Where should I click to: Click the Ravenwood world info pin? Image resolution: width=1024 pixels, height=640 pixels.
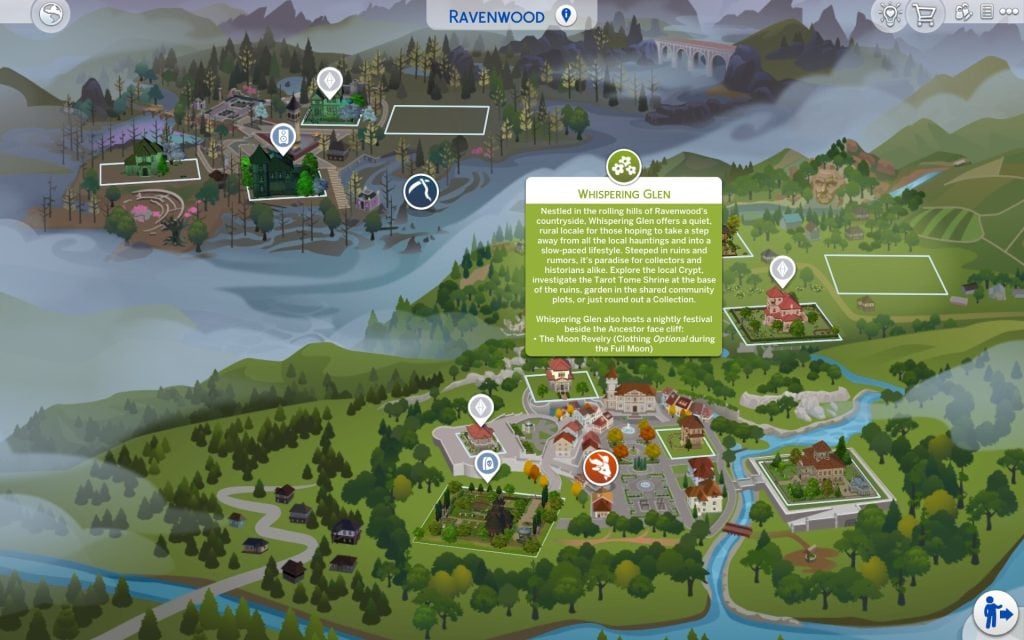[567, 16]
